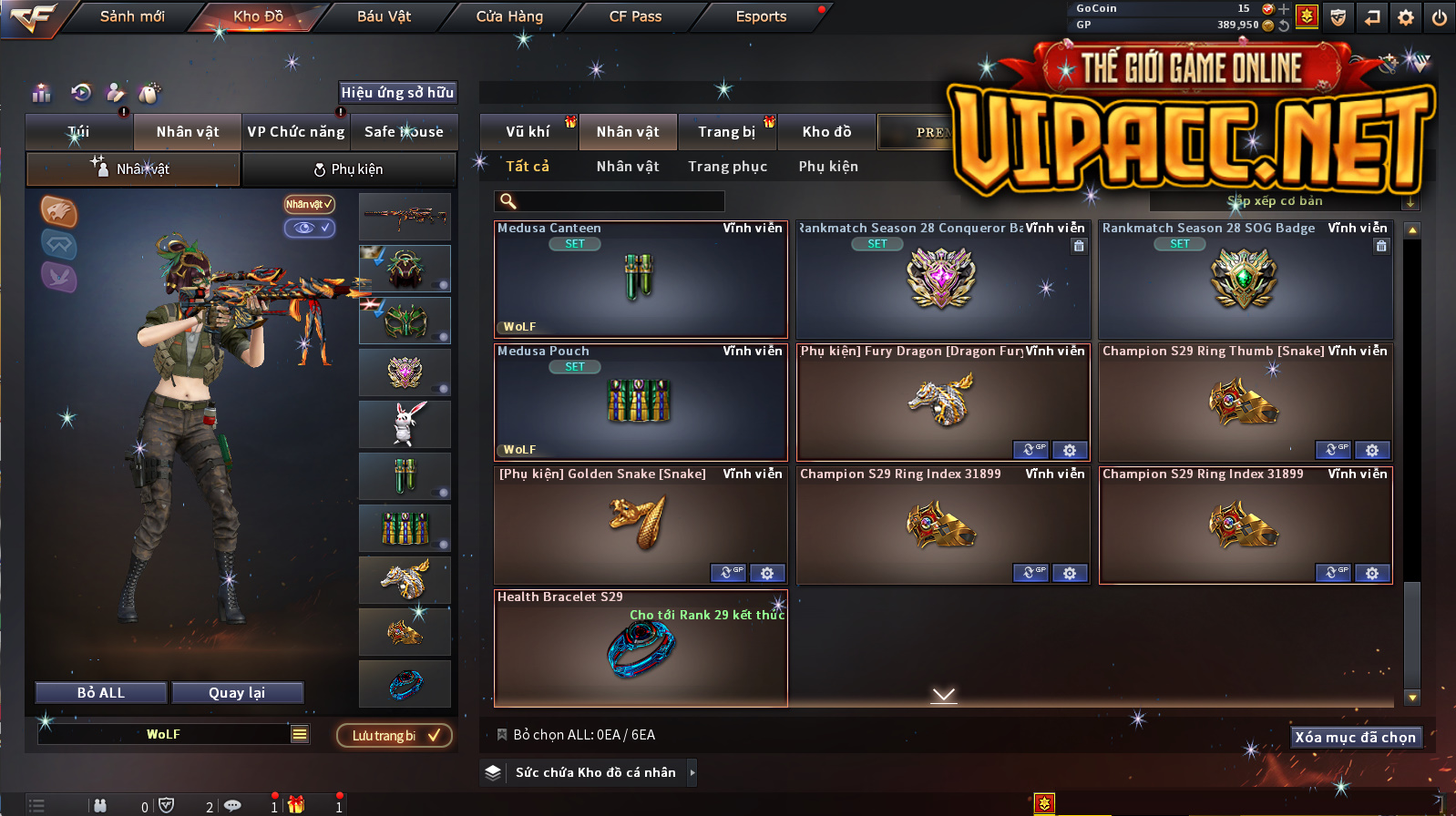
Task: Save loadout with Lưu trang bị
Action: (x=395, y=736)
